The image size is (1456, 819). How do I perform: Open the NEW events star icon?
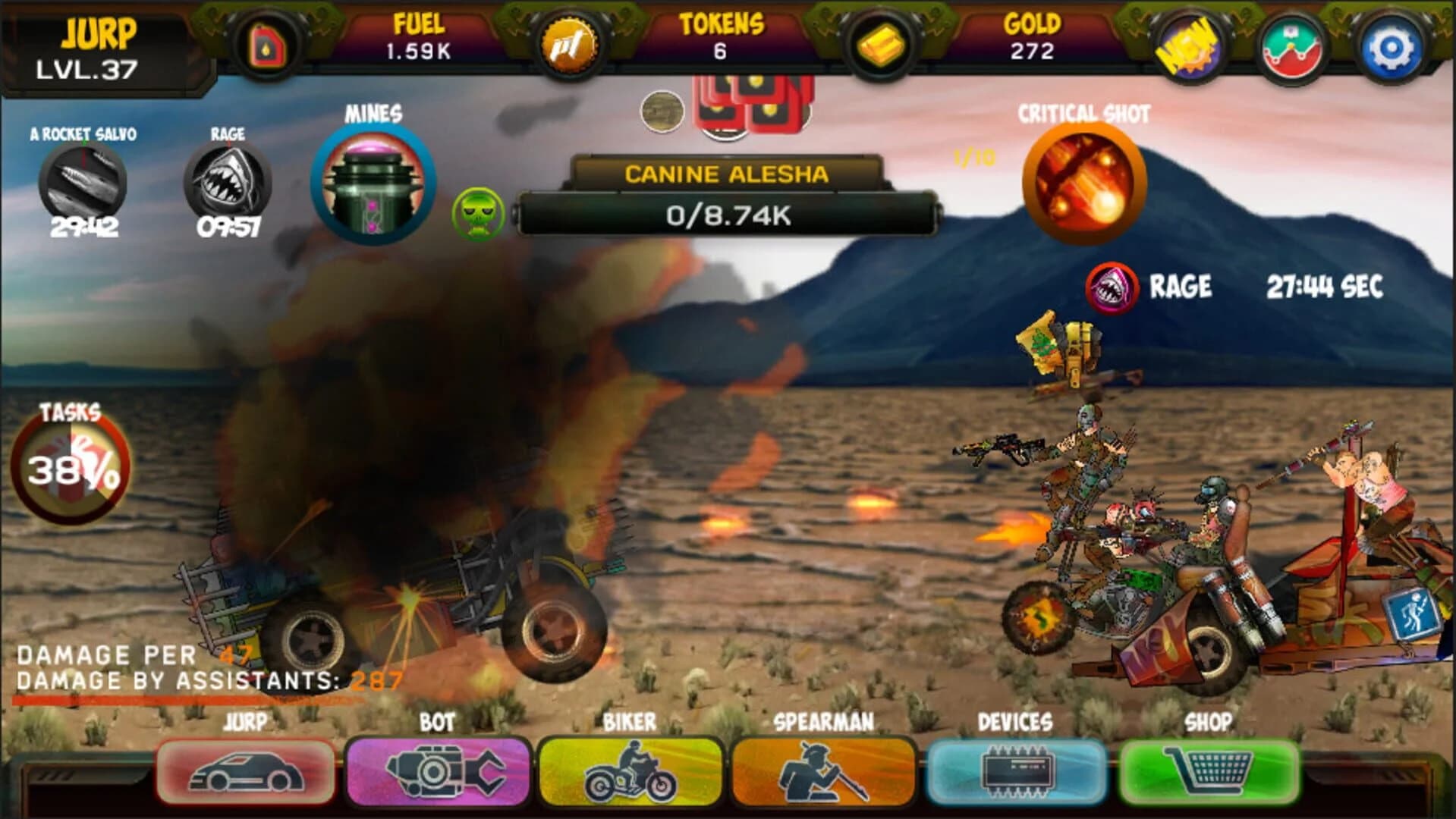1188,45
